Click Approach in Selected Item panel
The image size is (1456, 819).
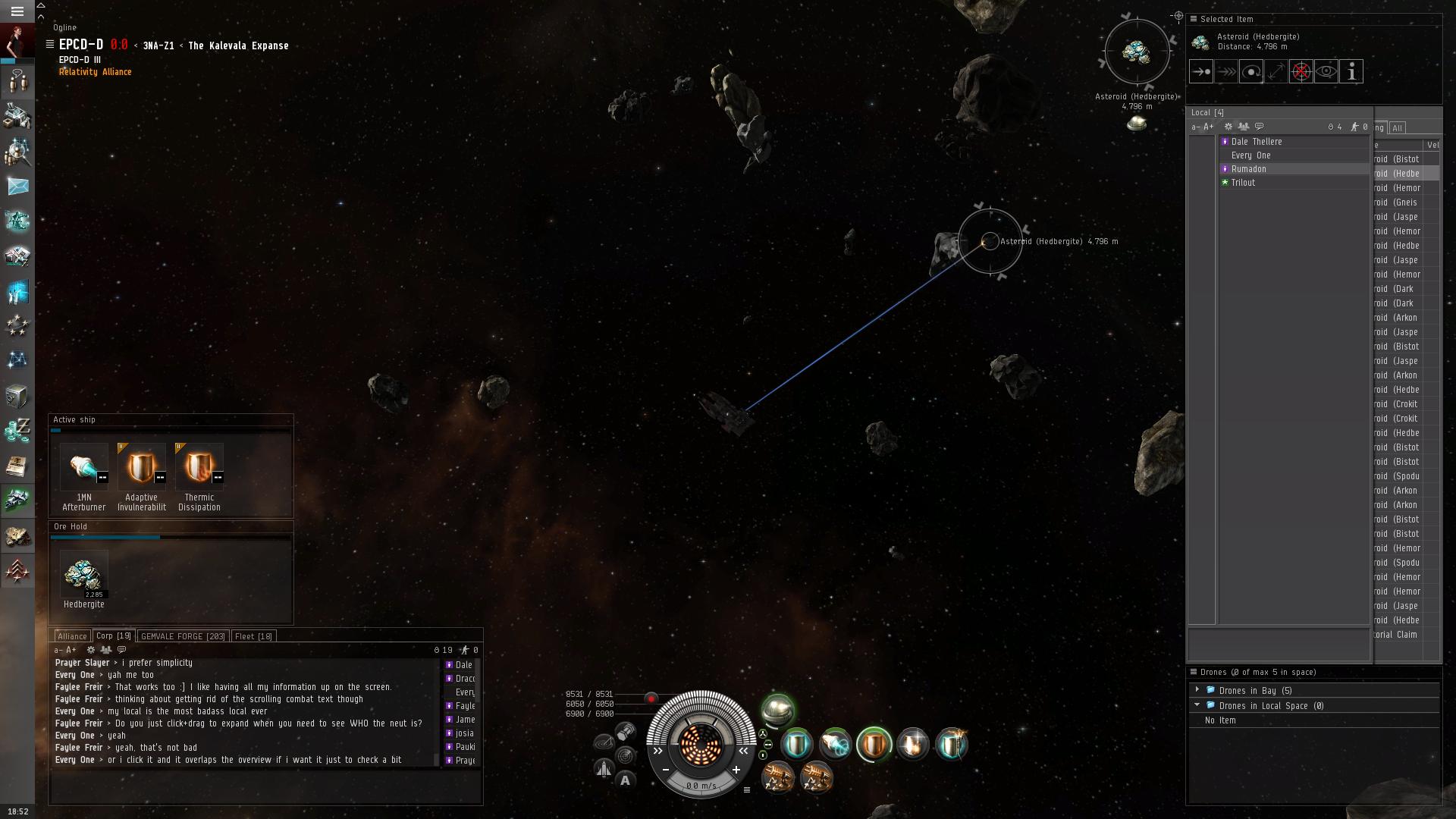point(1201,72)
